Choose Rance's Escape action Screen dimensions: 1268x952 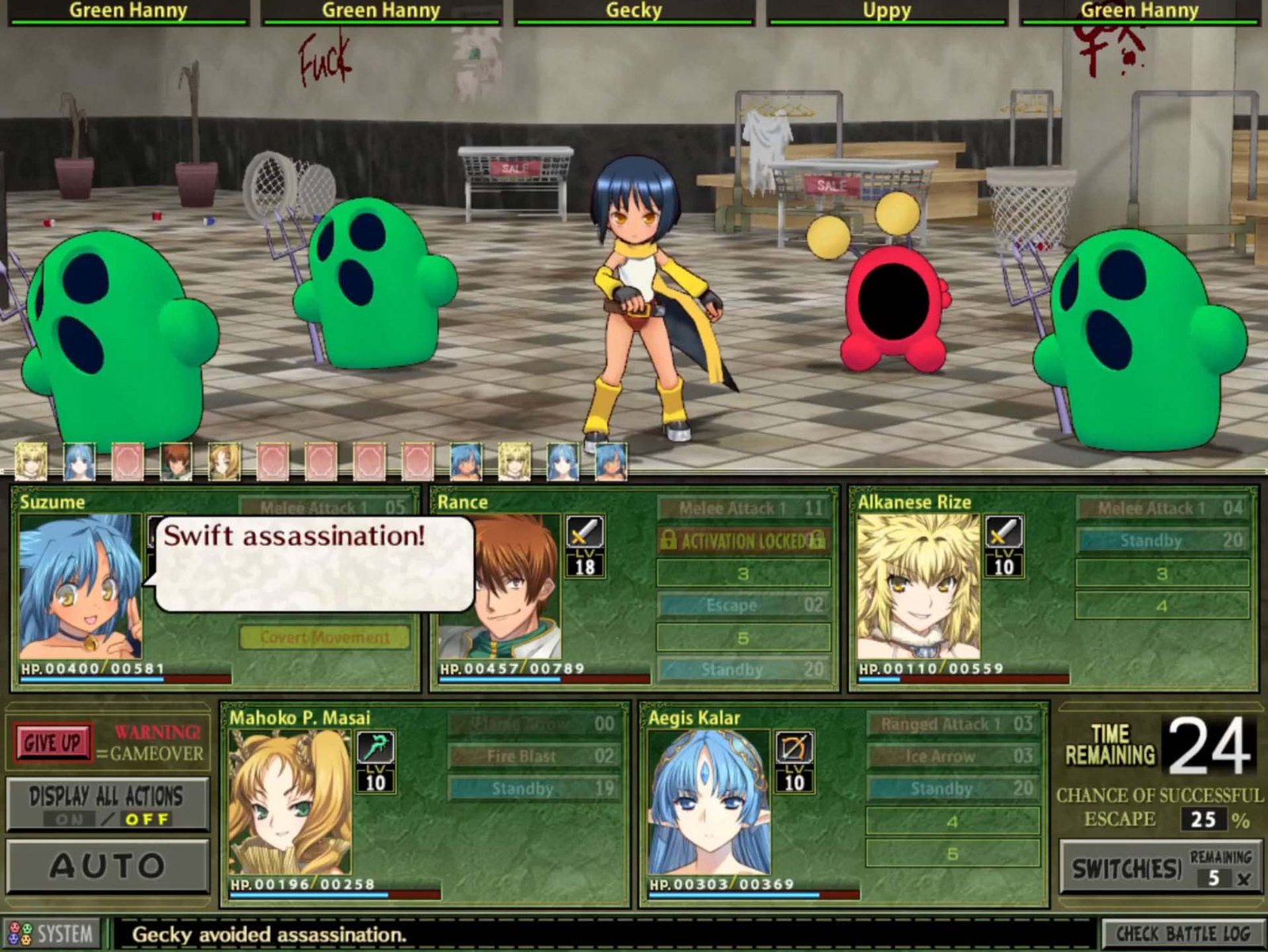[x=743, y=605]
